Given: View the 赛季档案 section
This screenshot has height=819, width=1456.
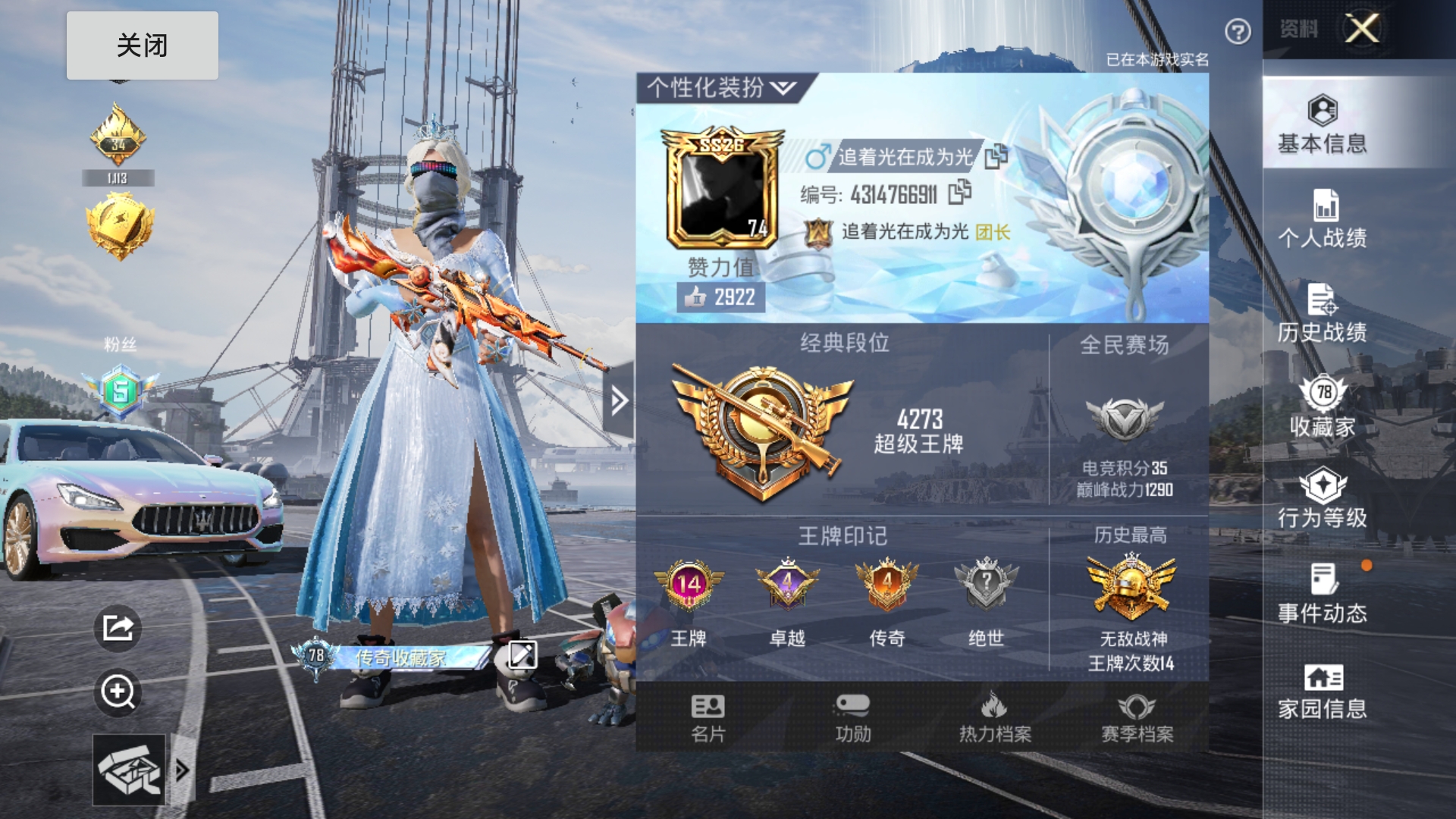Looking at the screenshot, I should (1137, 717).
